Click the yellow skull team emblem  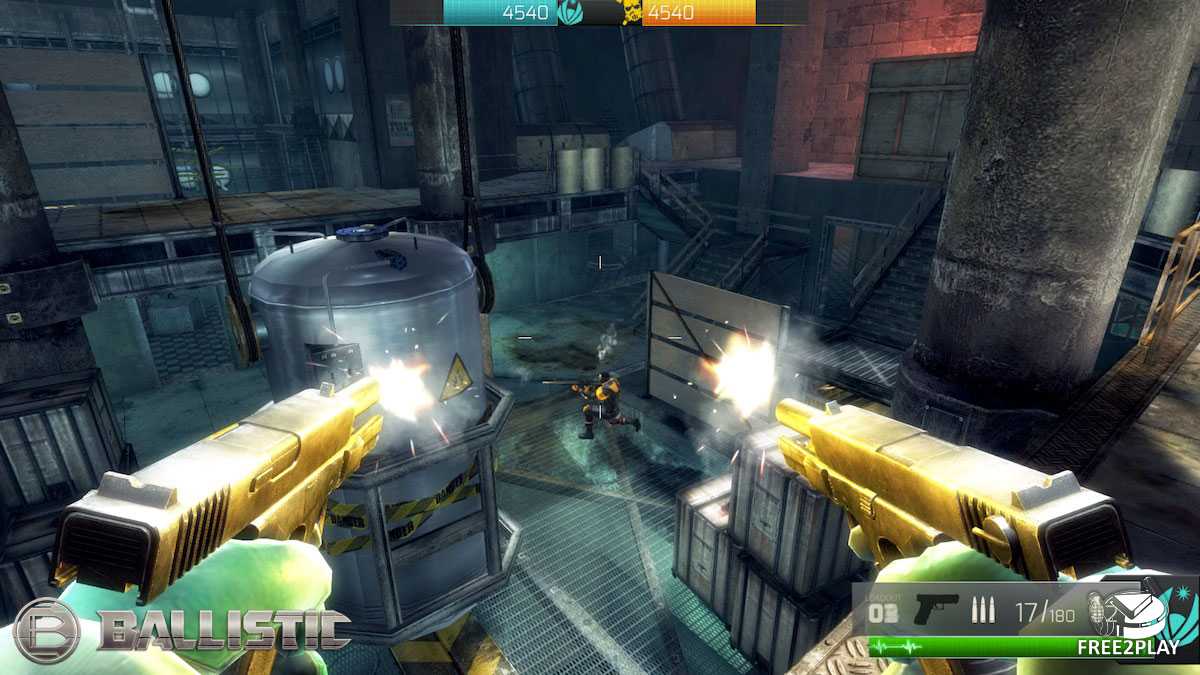[x=632, y=12]
